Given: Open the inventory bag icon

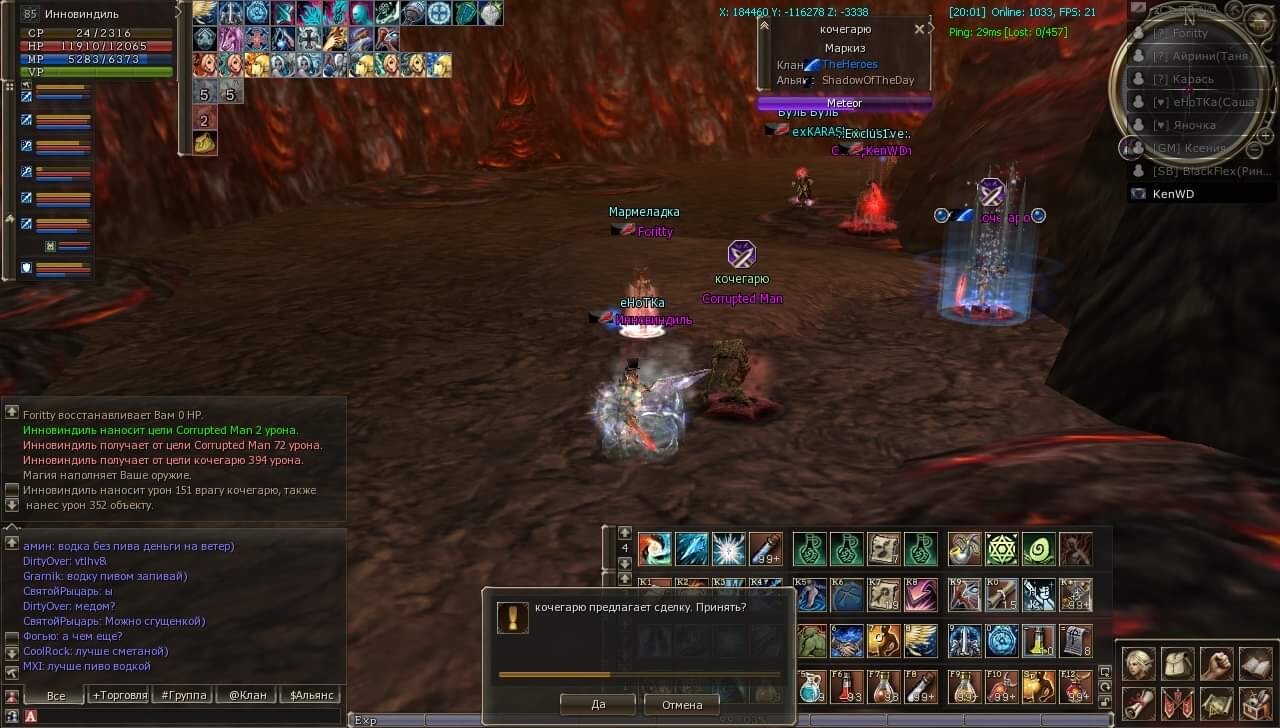Looking at the screenshot, I should [1177, 664].
